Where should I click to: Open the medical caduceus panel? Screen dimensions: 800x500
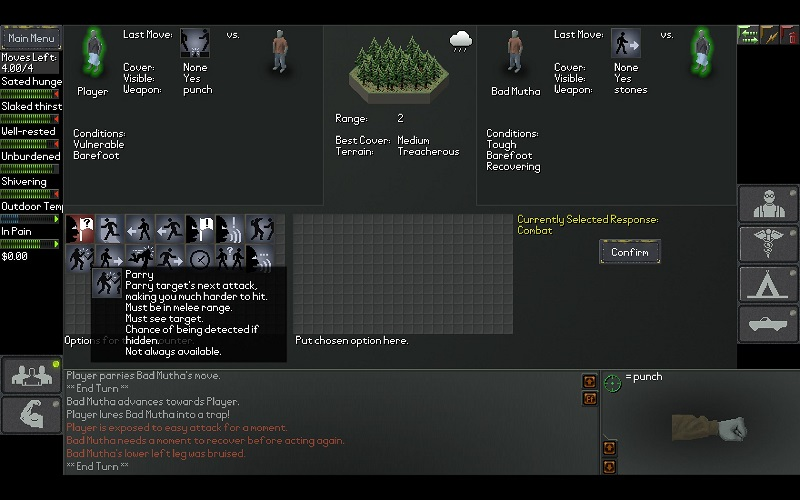point(767,245)
